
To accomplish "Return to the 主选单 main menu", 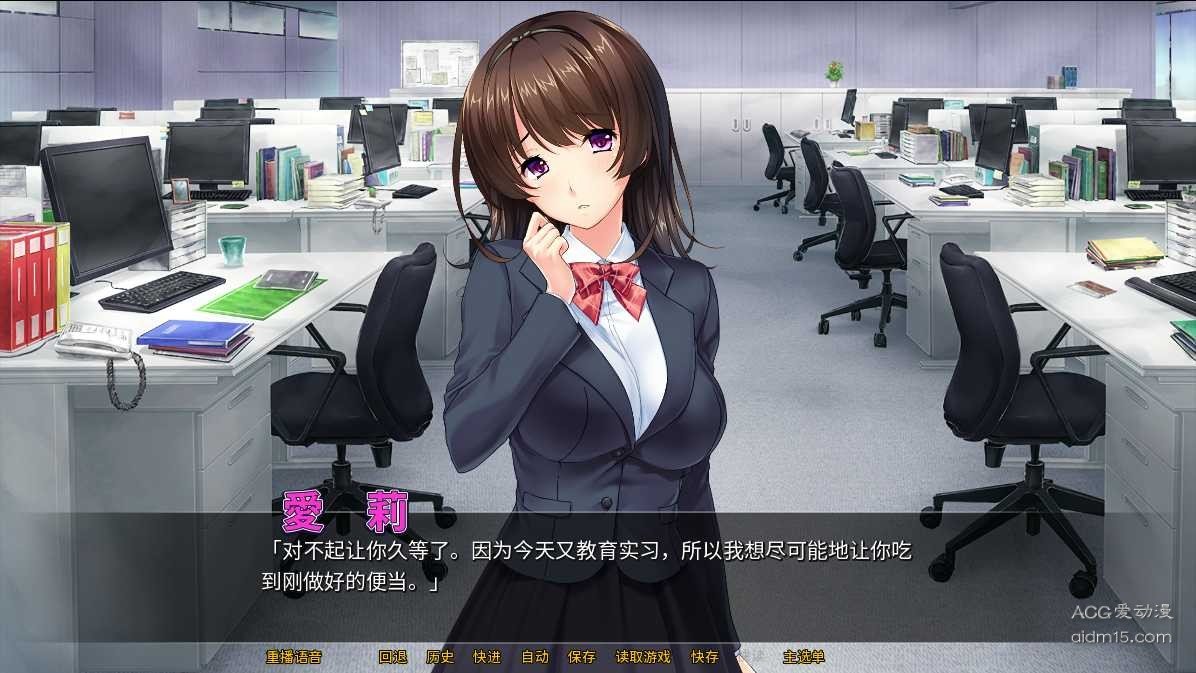I will [804, 657].
